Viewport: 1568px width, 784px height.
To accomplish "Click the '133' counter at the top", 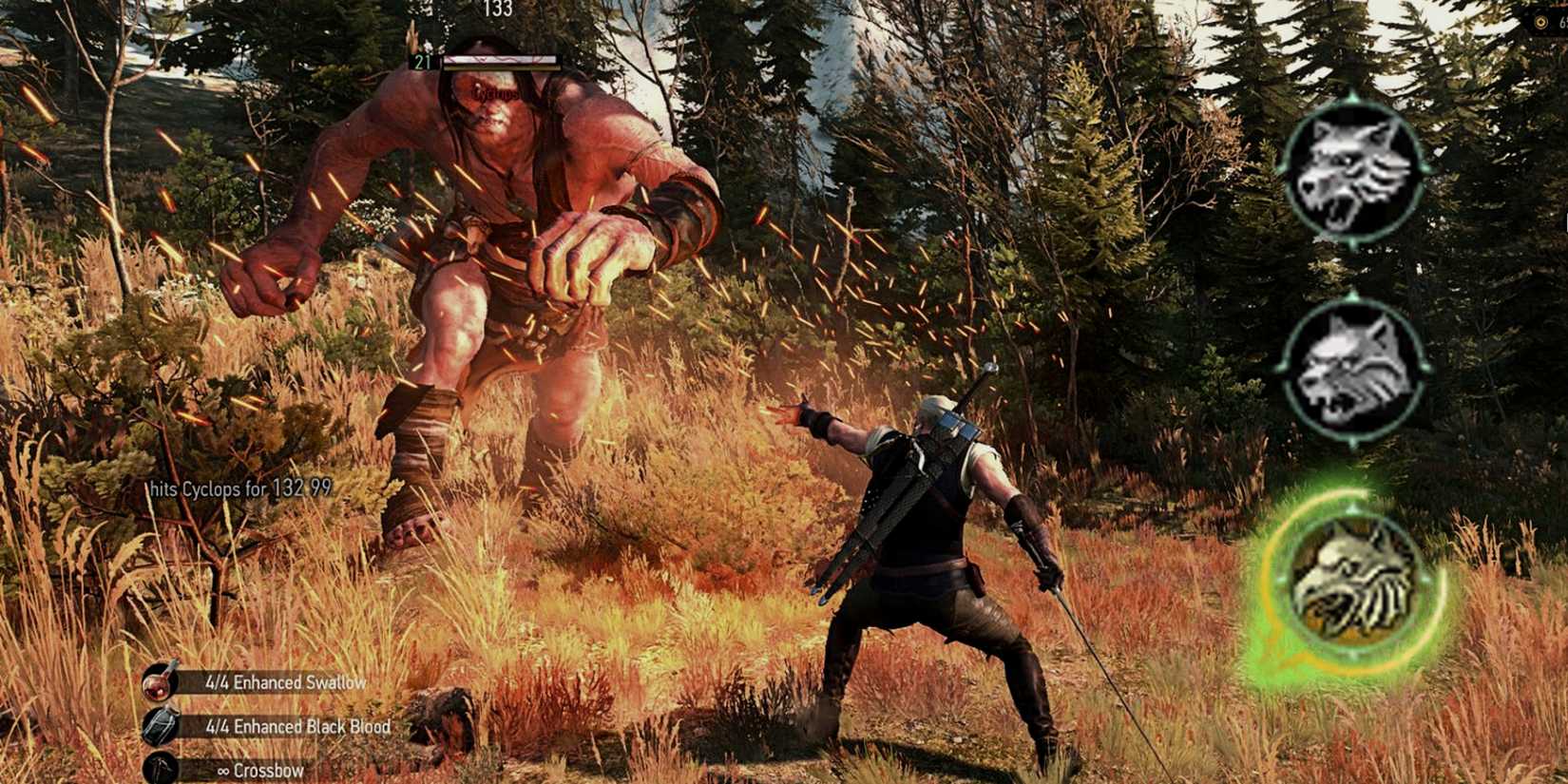I will coord(498,10).
